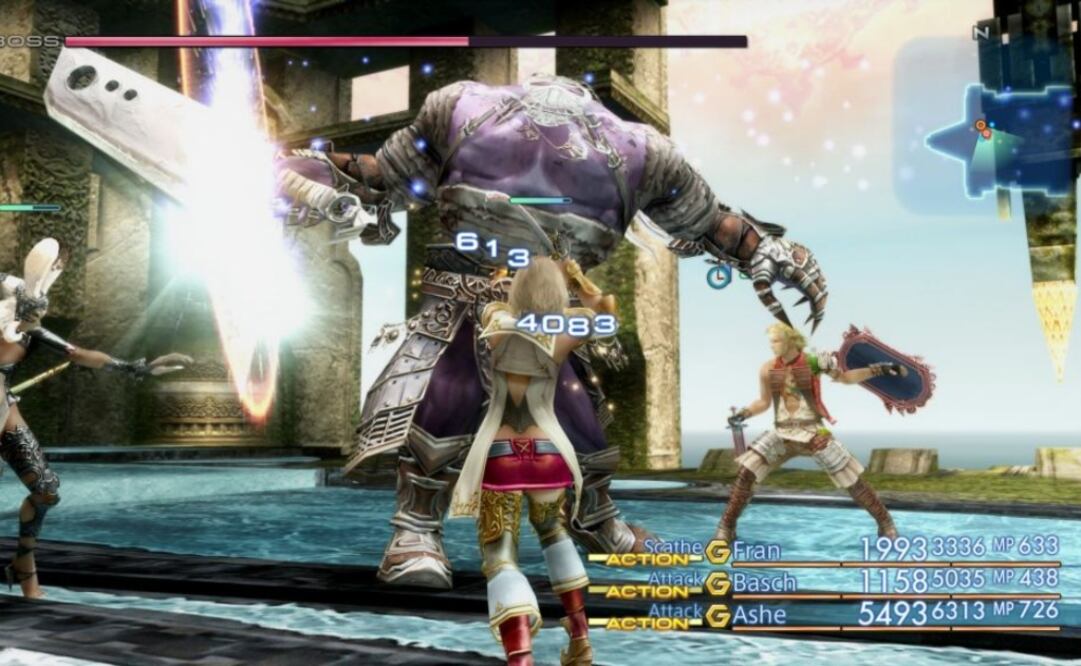This screenshot has width=1081, height=666.
Task: Choose Basch in the party list
Action: click(x=764, y=582)
